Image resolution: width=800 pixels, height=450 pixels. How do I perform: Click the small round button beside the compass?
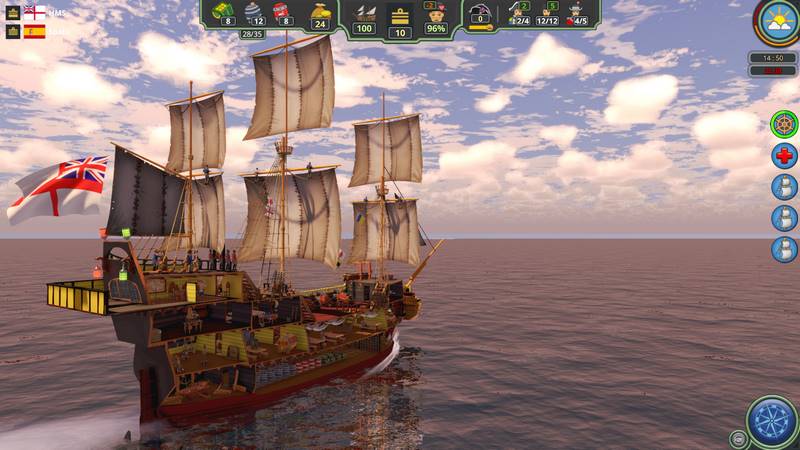point(738,438)
